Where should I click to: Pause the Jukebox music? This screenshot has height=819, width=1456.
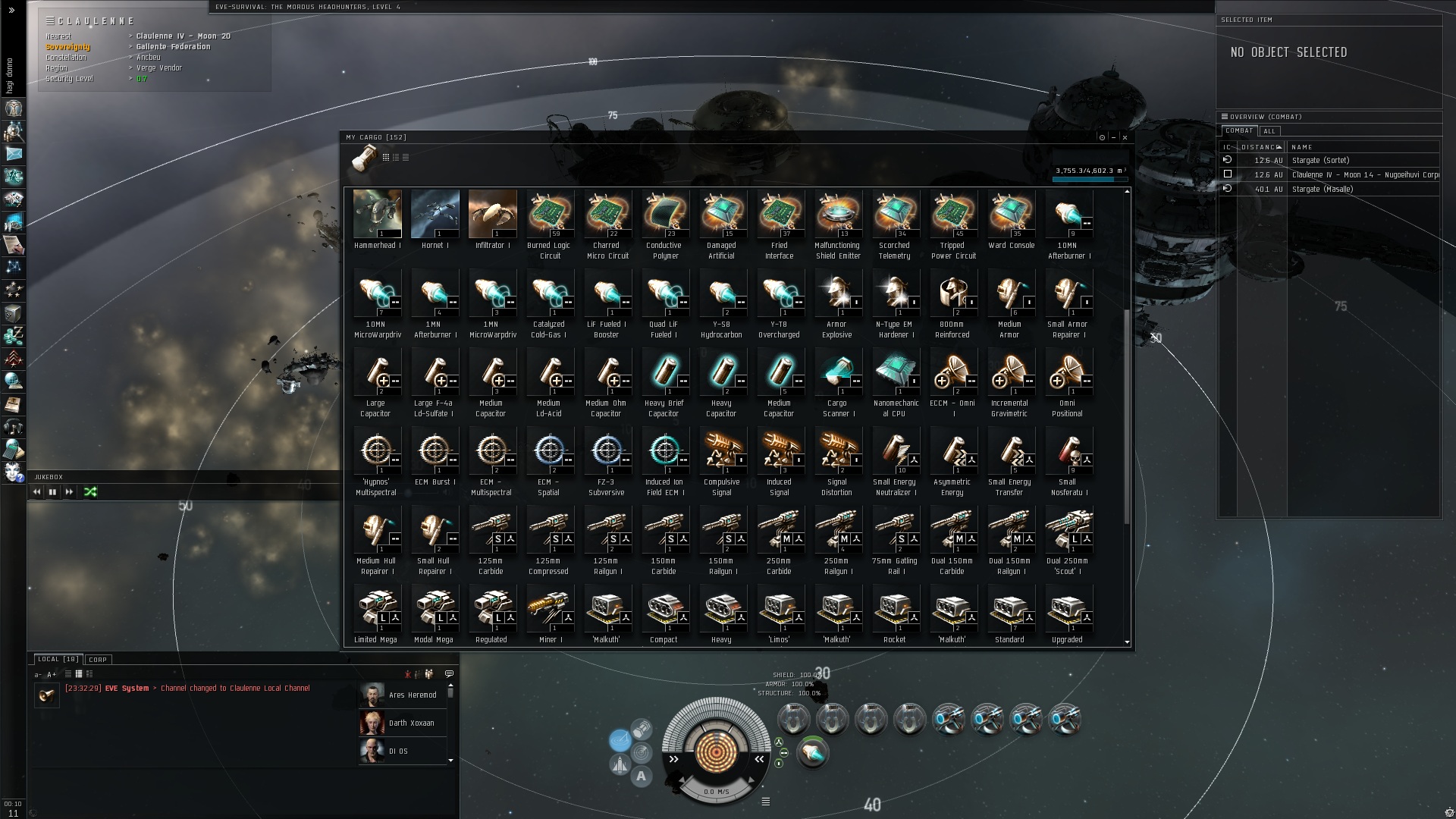click(x=52, y=492)
